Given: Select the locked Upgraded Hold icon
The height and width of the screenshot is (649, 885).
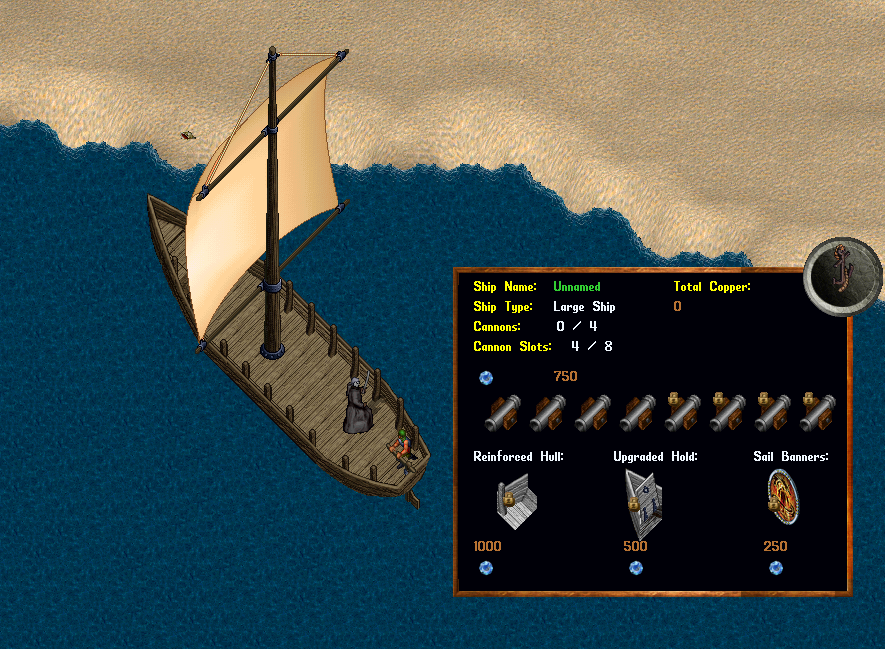Looking at the screenshot, I should tap(641, 502).
